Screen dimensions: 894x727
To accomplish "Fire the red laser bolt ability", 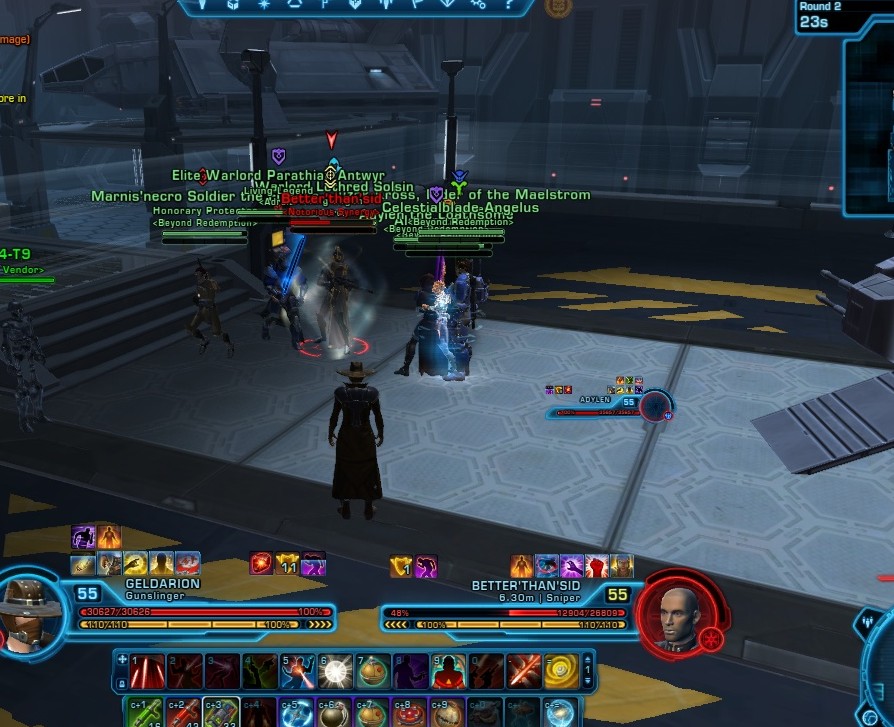I will pos(523,672).
